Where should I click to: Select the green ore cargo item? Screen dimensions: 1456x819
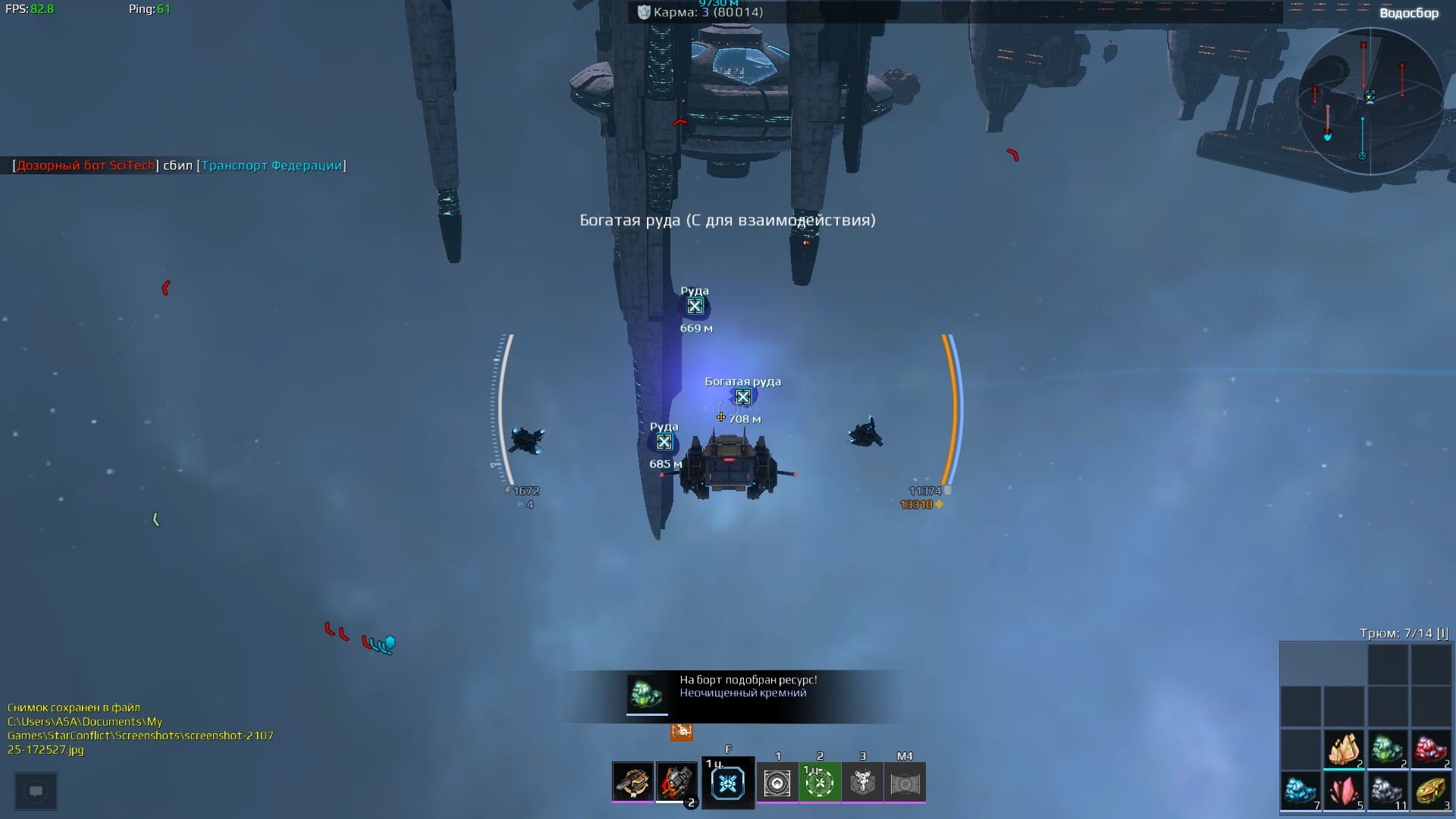coord(1387,749)
